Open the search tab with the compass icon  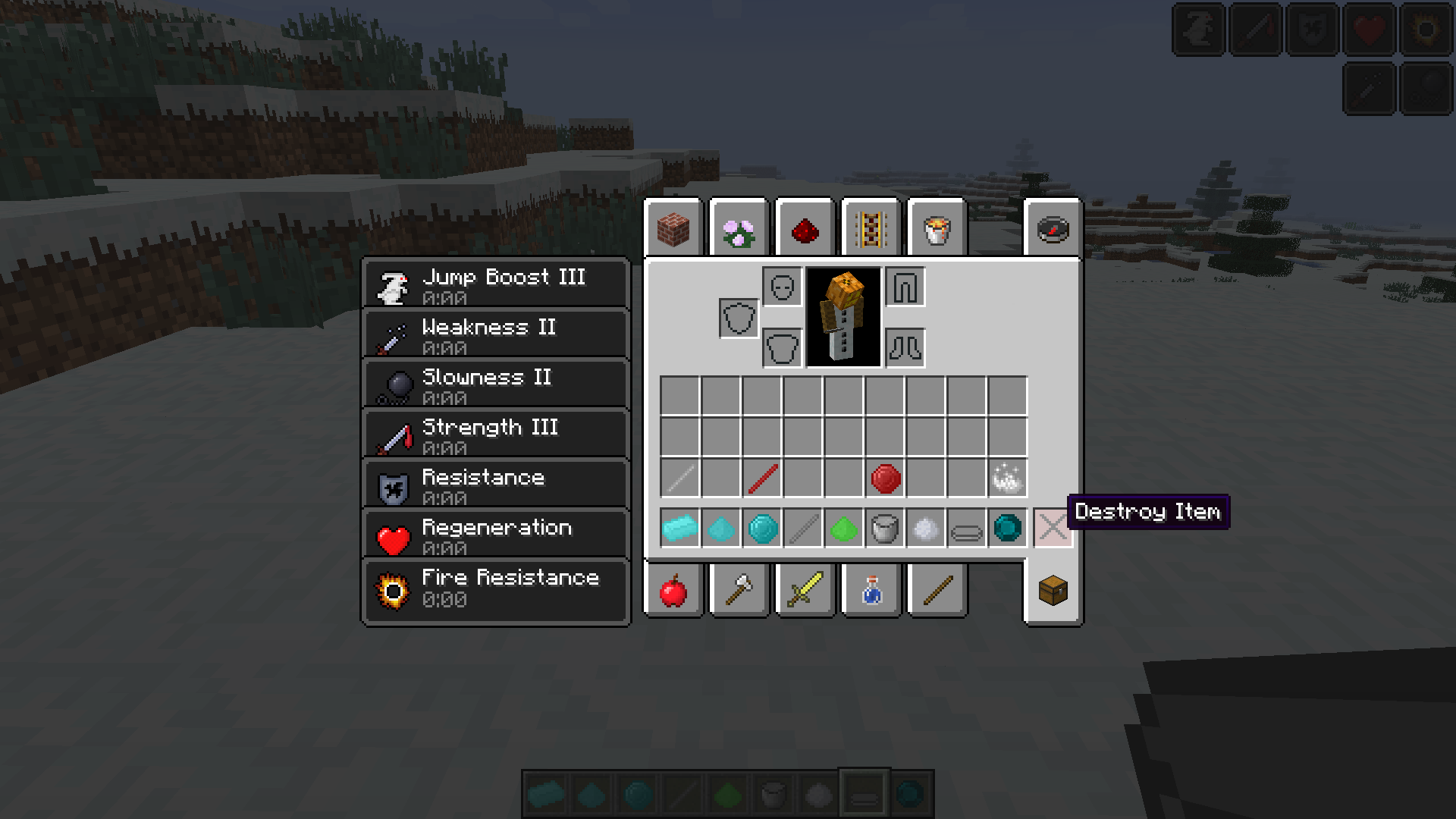pyautogui.click(x=1053, y=227)
